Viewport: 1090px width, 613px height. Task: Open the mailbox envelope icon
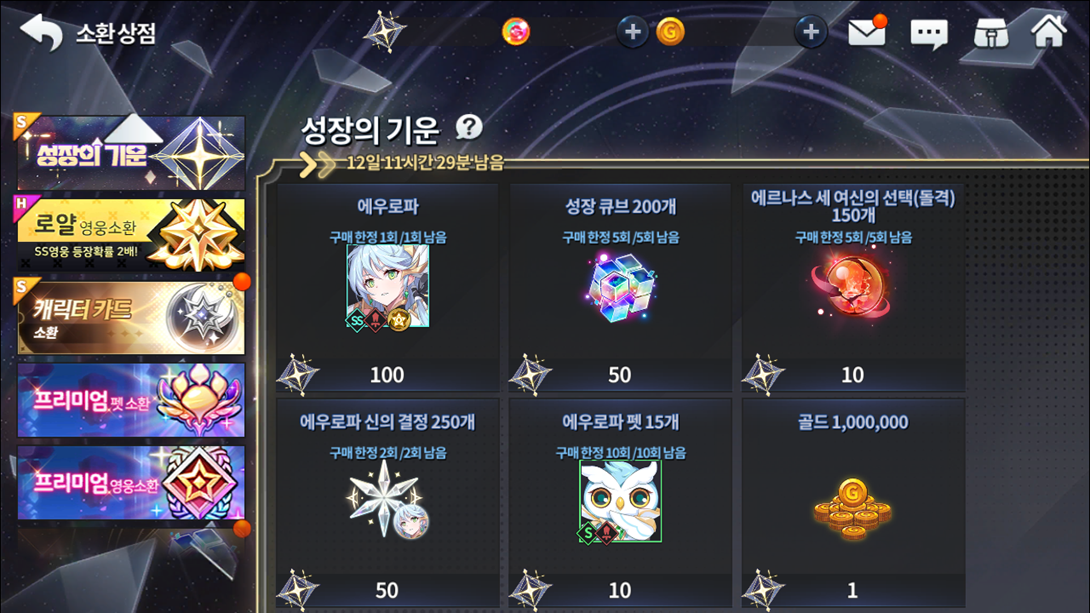pyautogui.click(x=866, y=32)
